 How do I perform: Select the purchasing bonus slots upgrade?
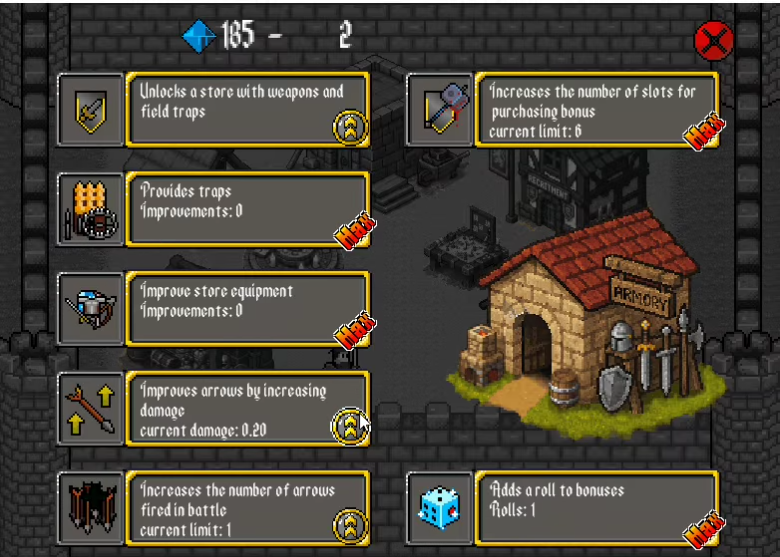(596, 109)
